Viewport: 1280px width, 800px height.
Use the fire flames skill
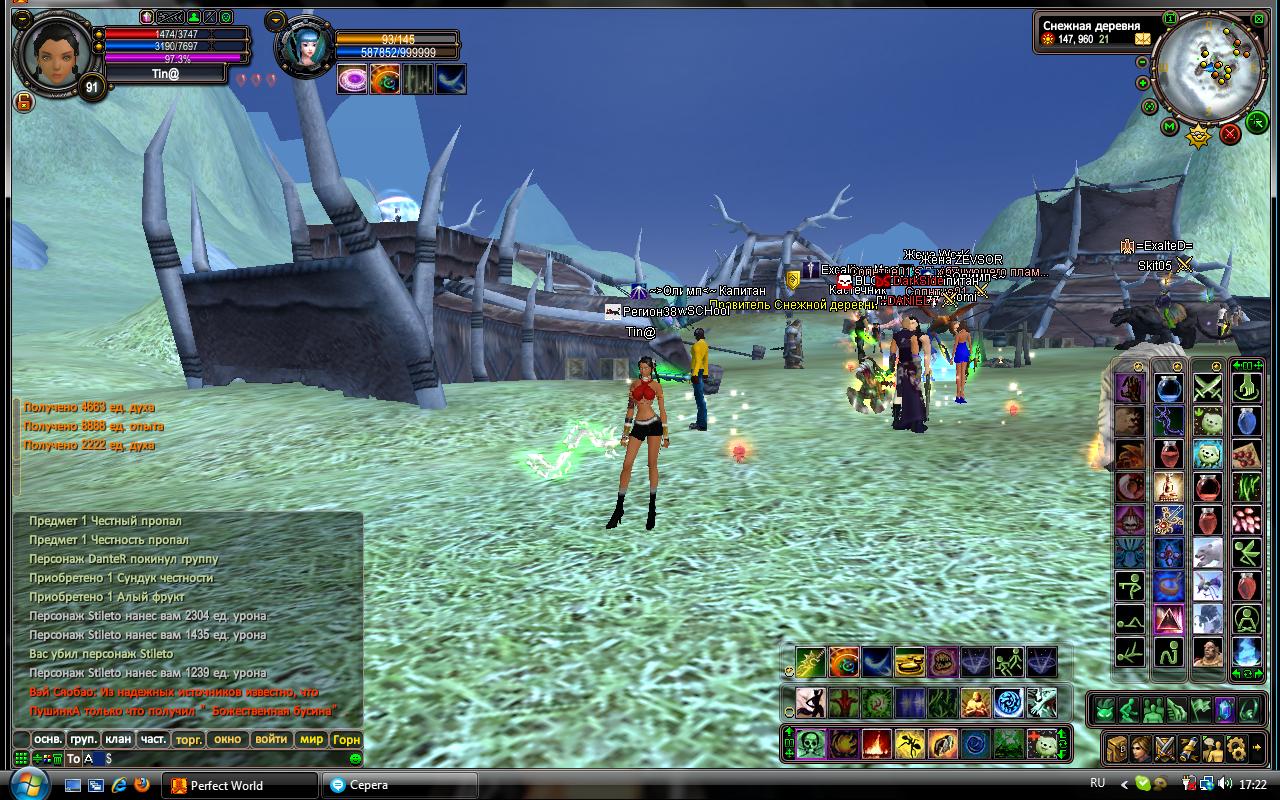coord(877,744)
